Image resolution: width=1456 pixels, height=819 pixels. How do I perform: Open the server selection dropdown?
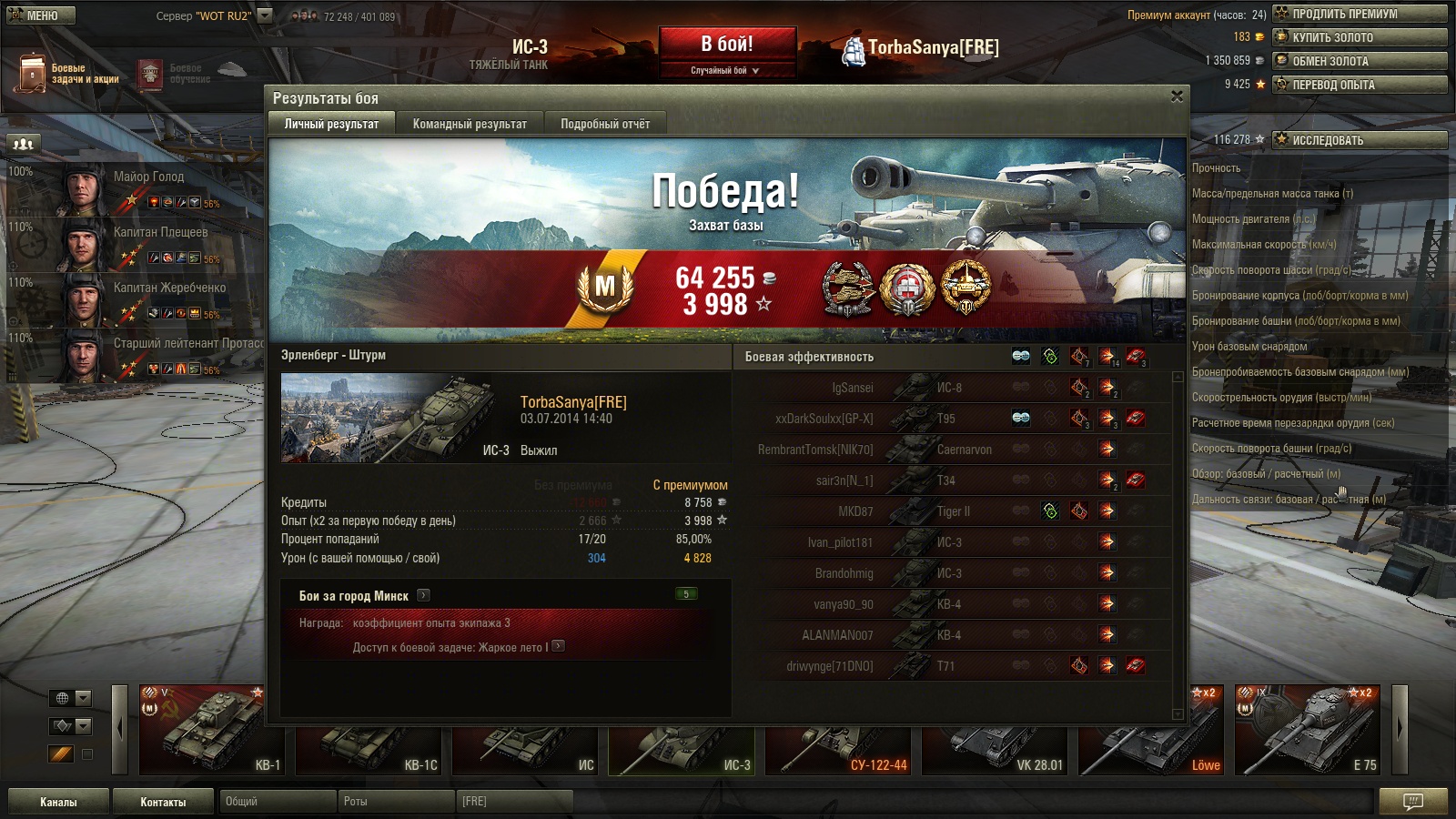point(265,15)
